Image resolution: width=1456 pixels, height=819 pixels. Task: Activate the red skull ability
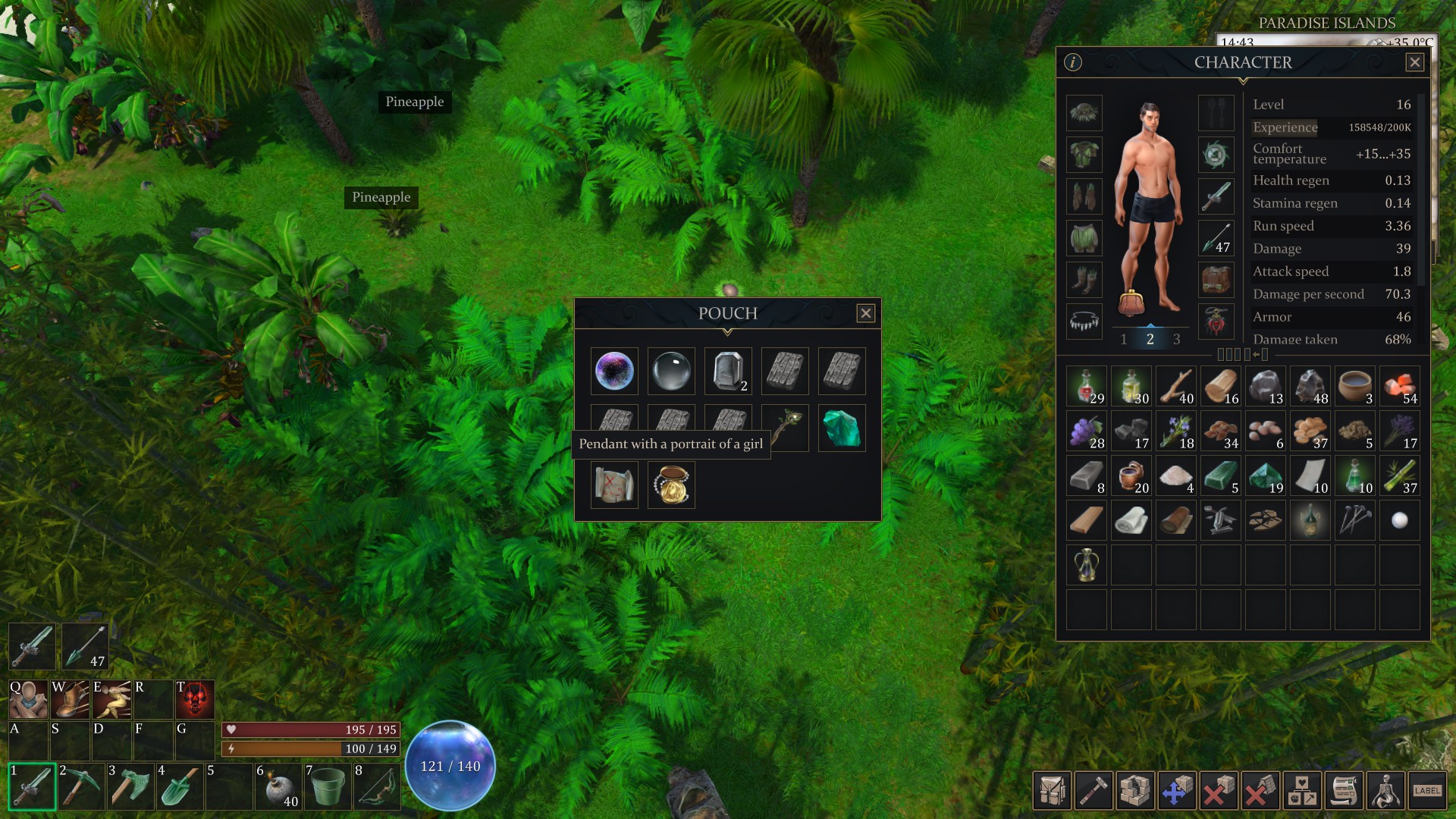(195, 698)
